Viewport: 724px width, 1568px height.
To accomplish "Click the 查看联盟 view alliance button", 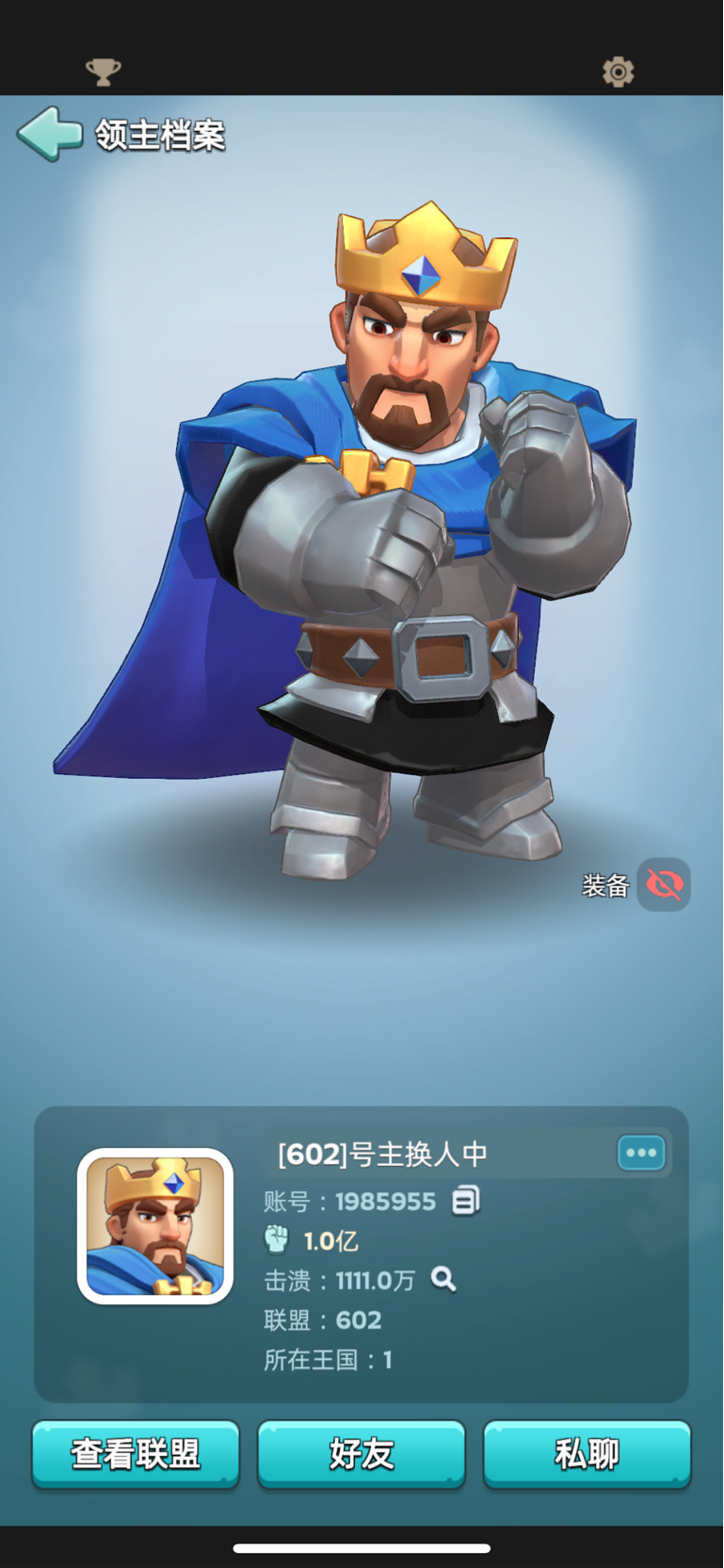I will [x=136, y=1454].
